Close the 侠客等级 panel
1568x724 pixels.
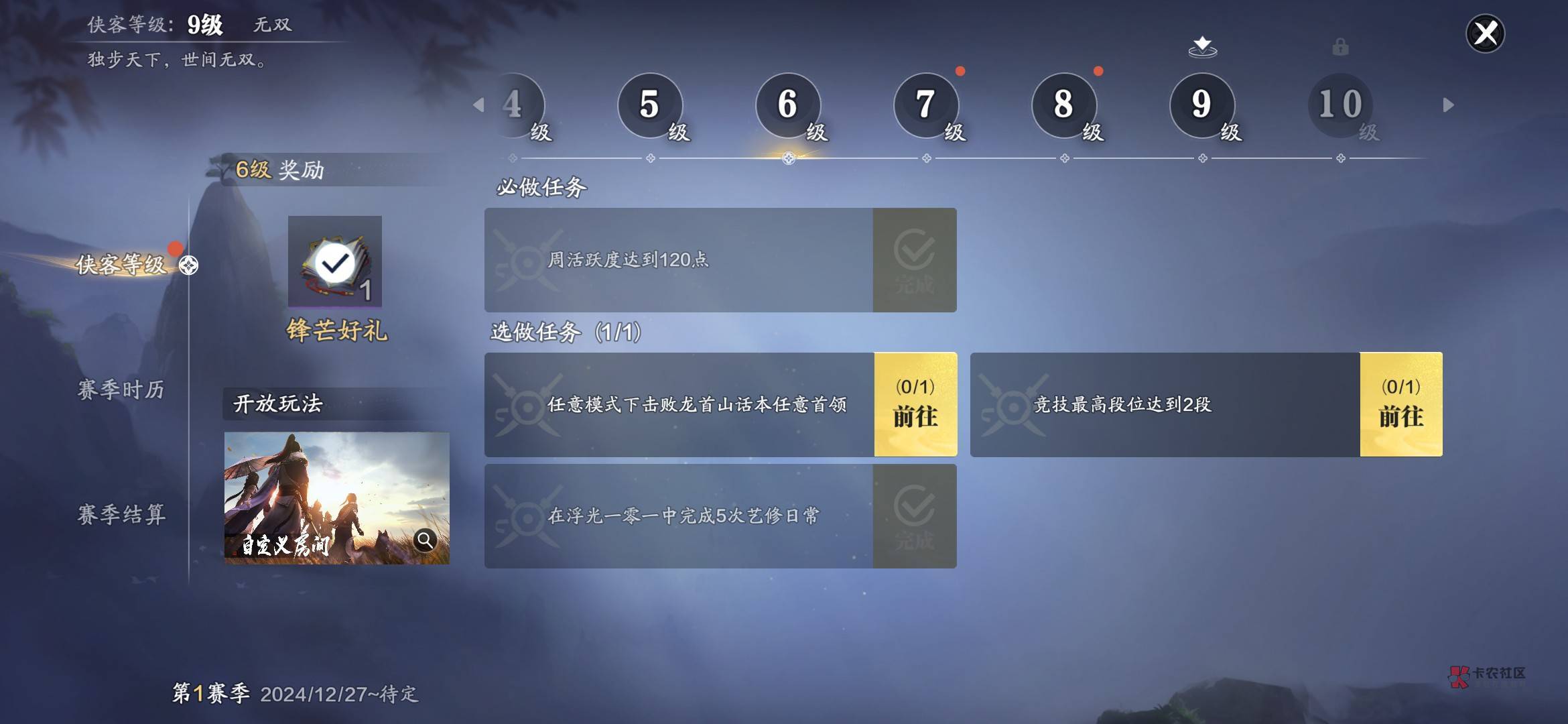[1485, 34]
